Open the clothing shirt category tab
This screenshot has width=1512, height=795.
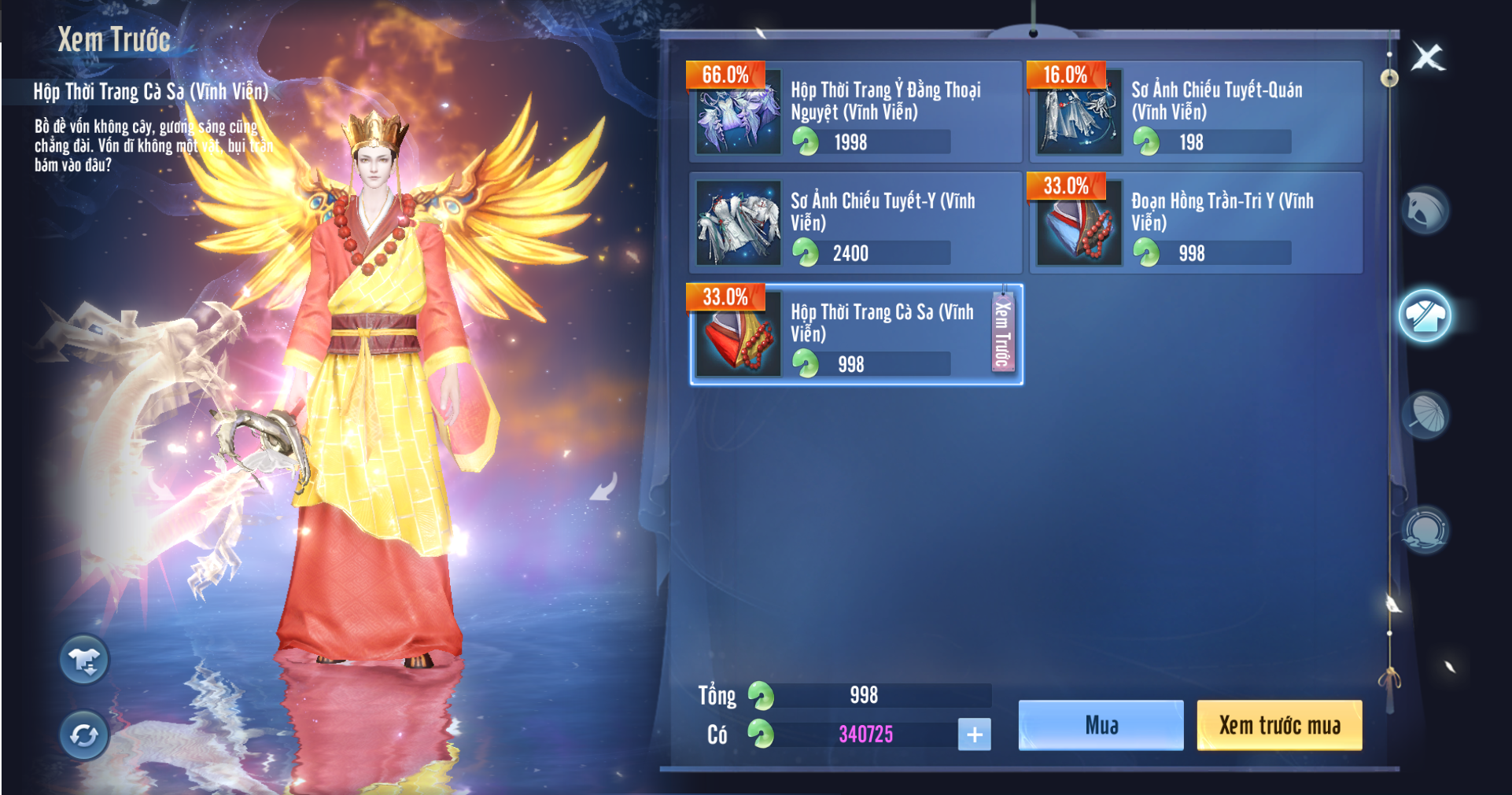tap(1425, 316)
